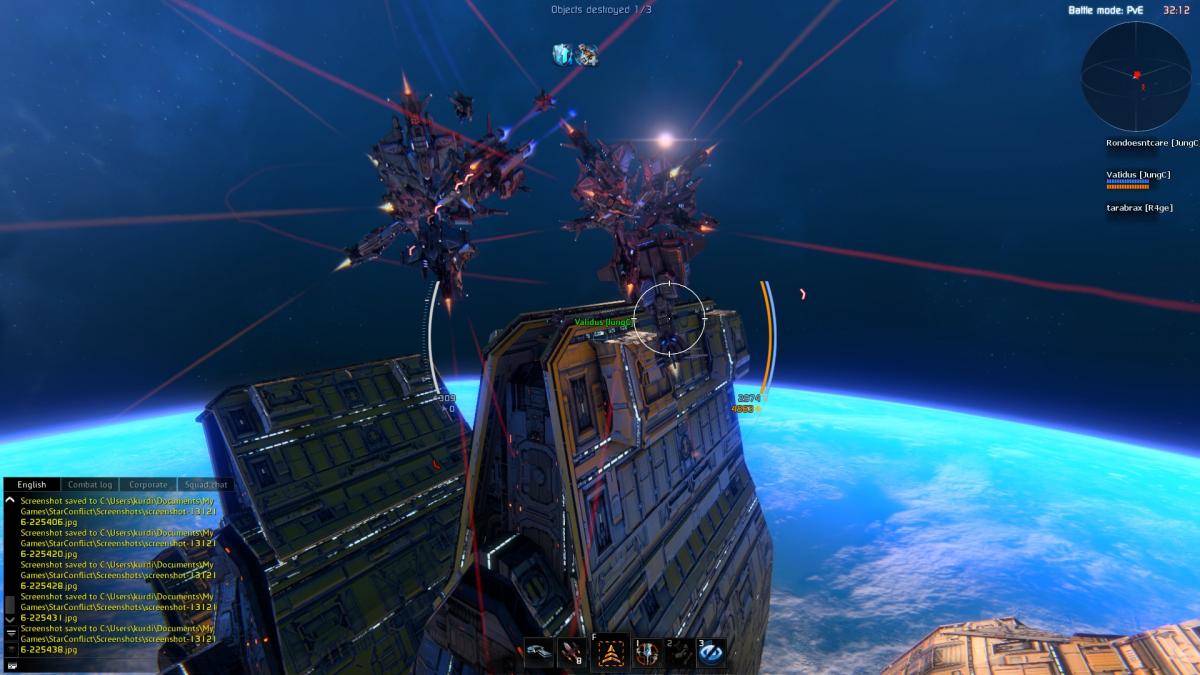1200x675 pixels.
Task: Activate the module in slot 1
Action: pyautogui.click(x=649, y=652)
